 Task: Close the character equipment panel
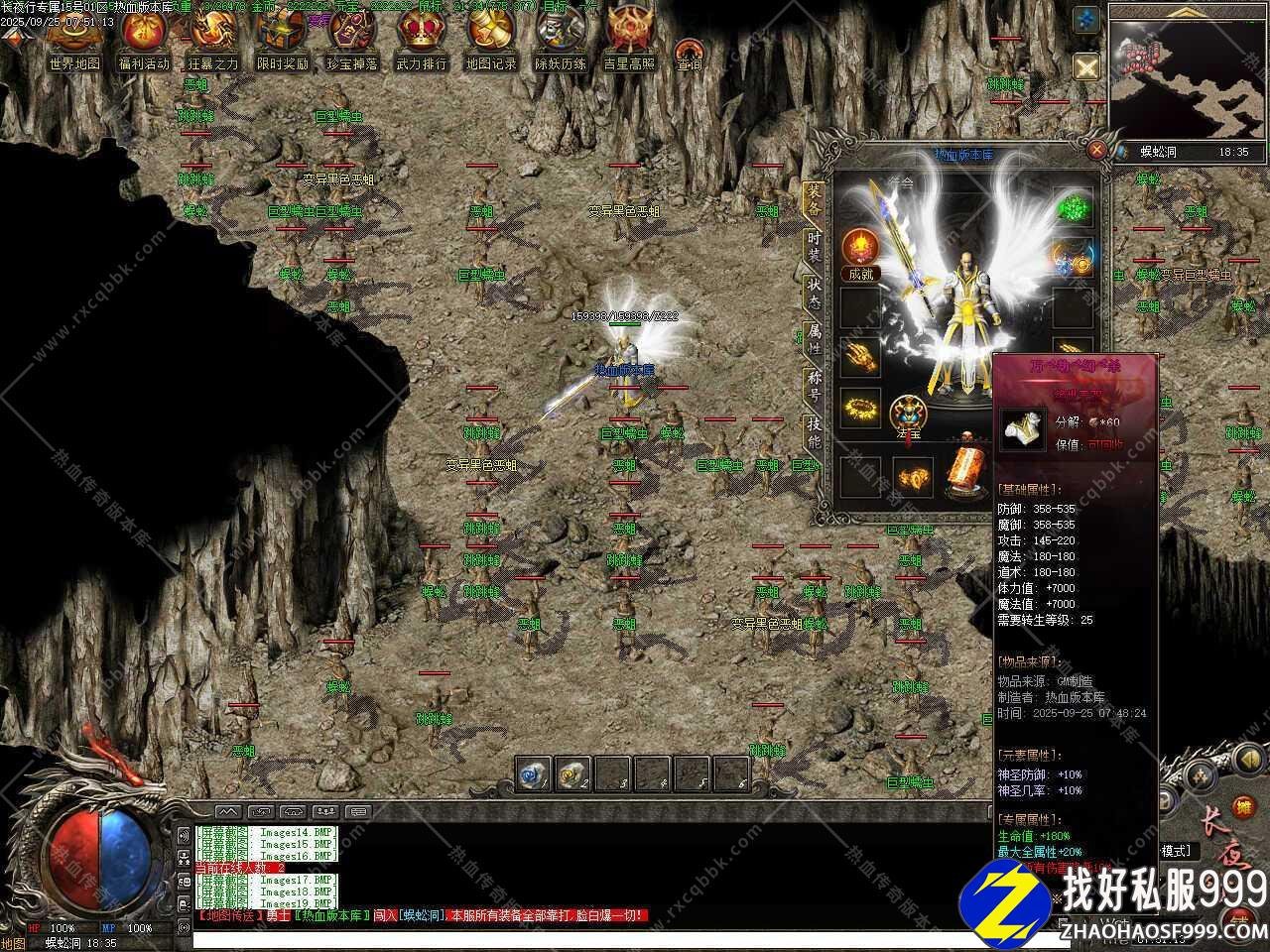pyautogui.click(x=1096, y=150)
